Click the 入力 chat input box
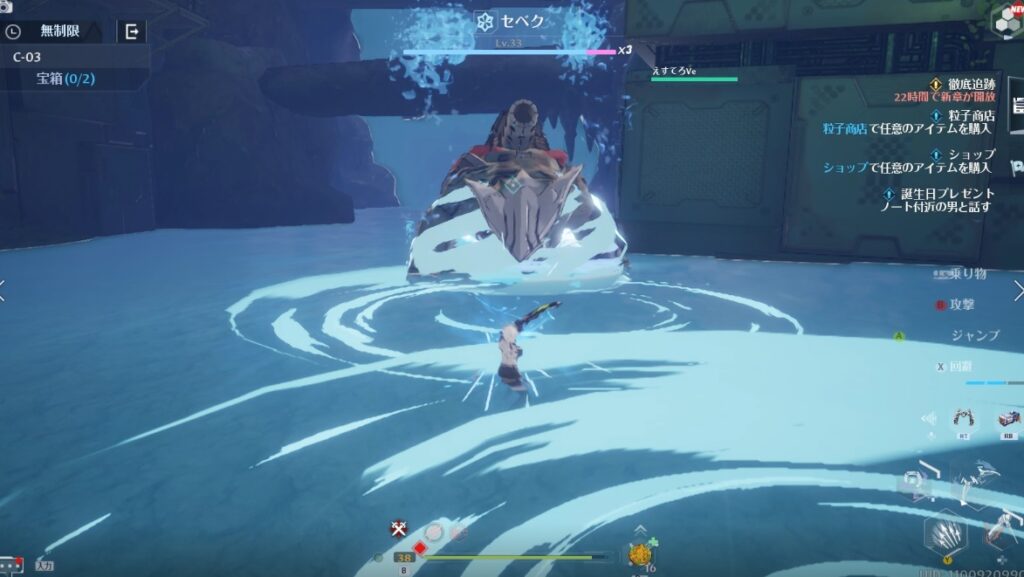This screenshot has height=577, width=1024. coord(44,565)
